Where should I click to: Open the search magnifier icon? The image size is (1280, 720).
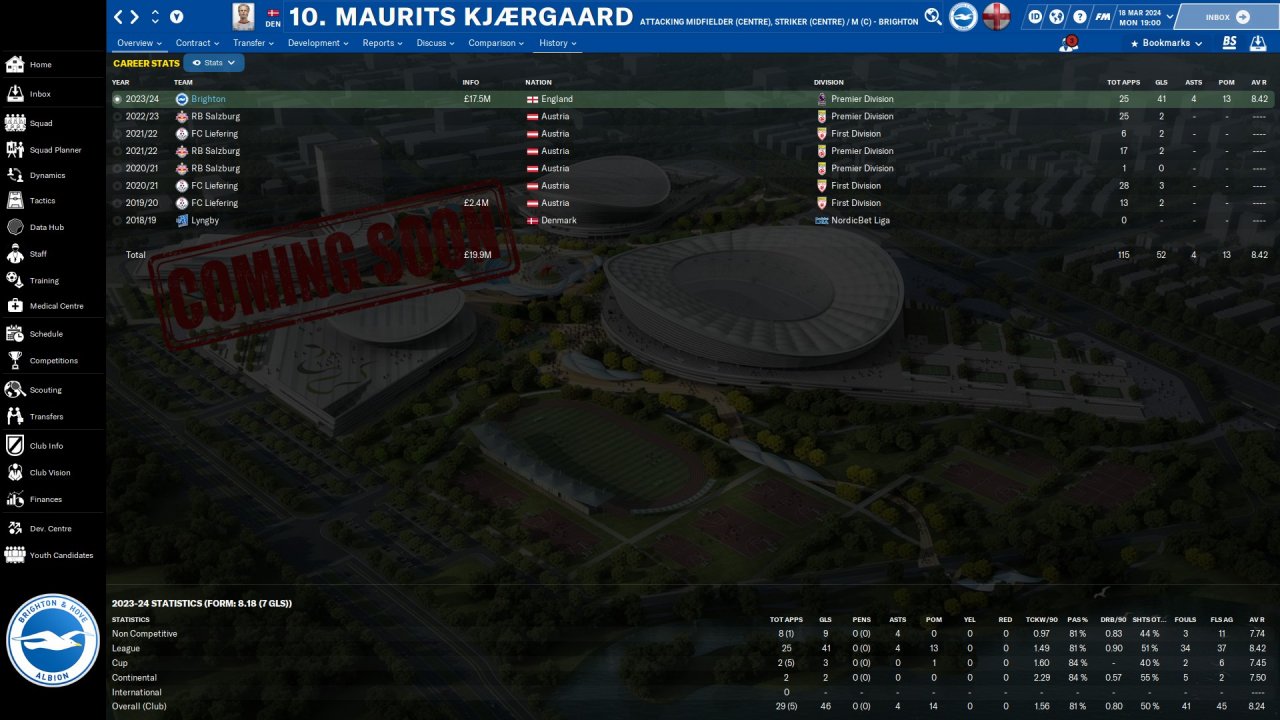point(933,16)
